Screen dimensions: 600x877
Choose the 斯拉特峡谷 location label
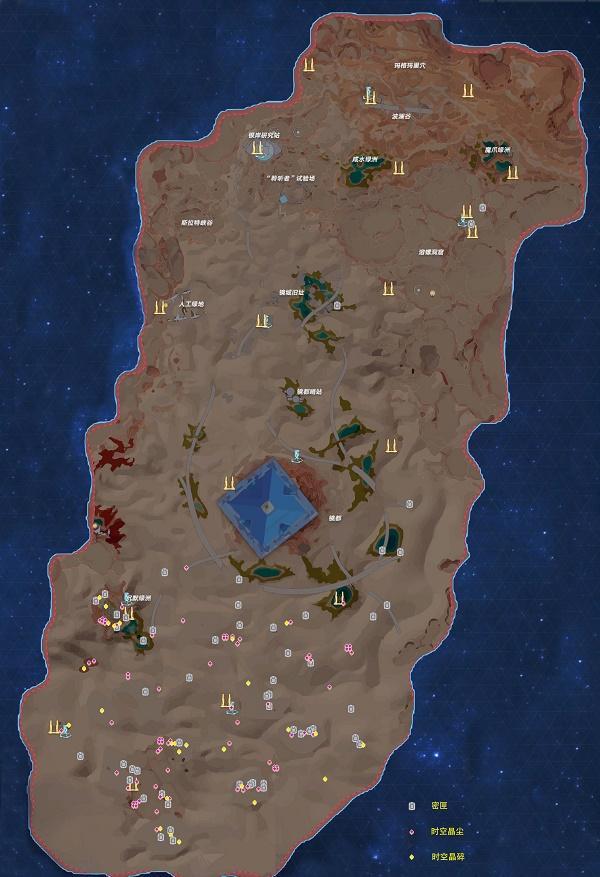(197, 222)
